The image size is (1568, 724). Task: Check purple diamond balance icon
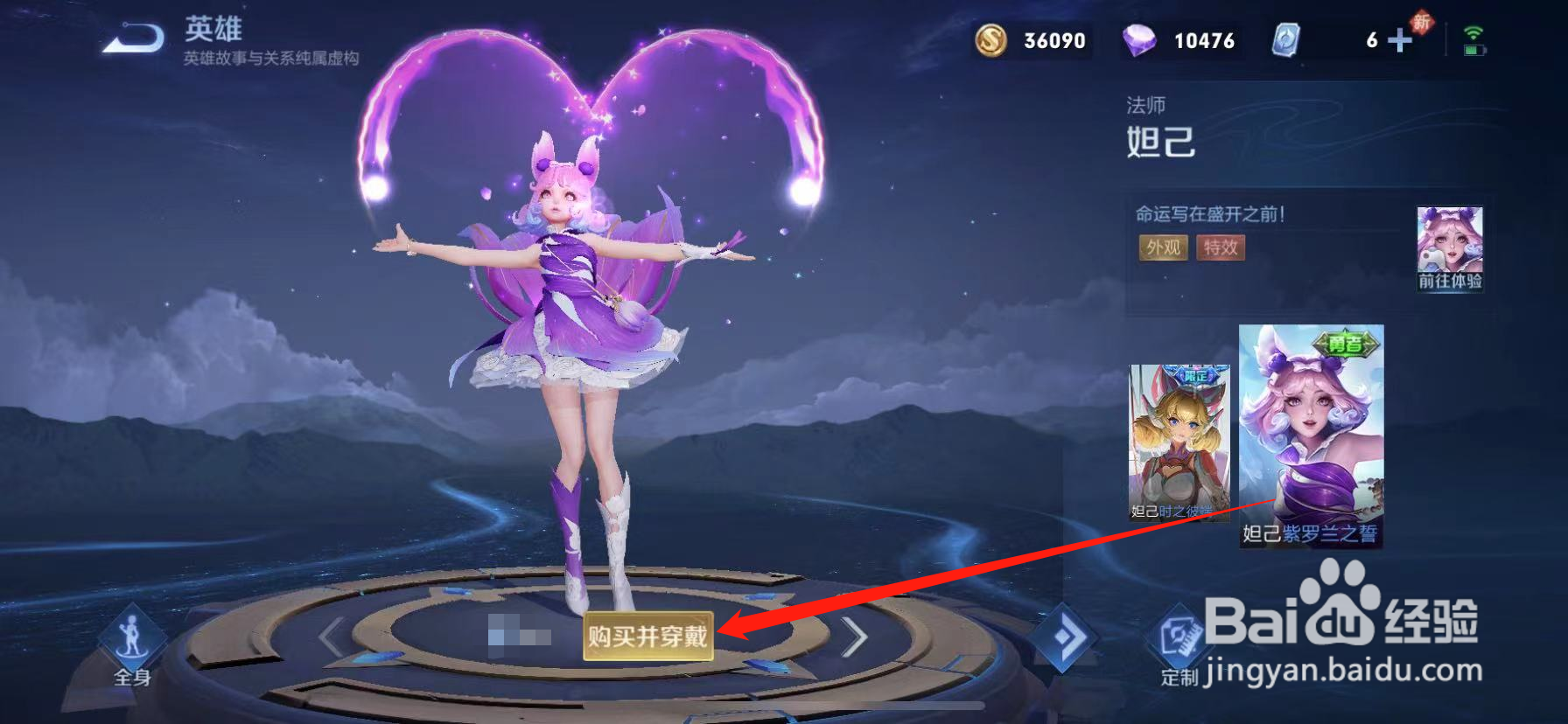click(1137, 39)
